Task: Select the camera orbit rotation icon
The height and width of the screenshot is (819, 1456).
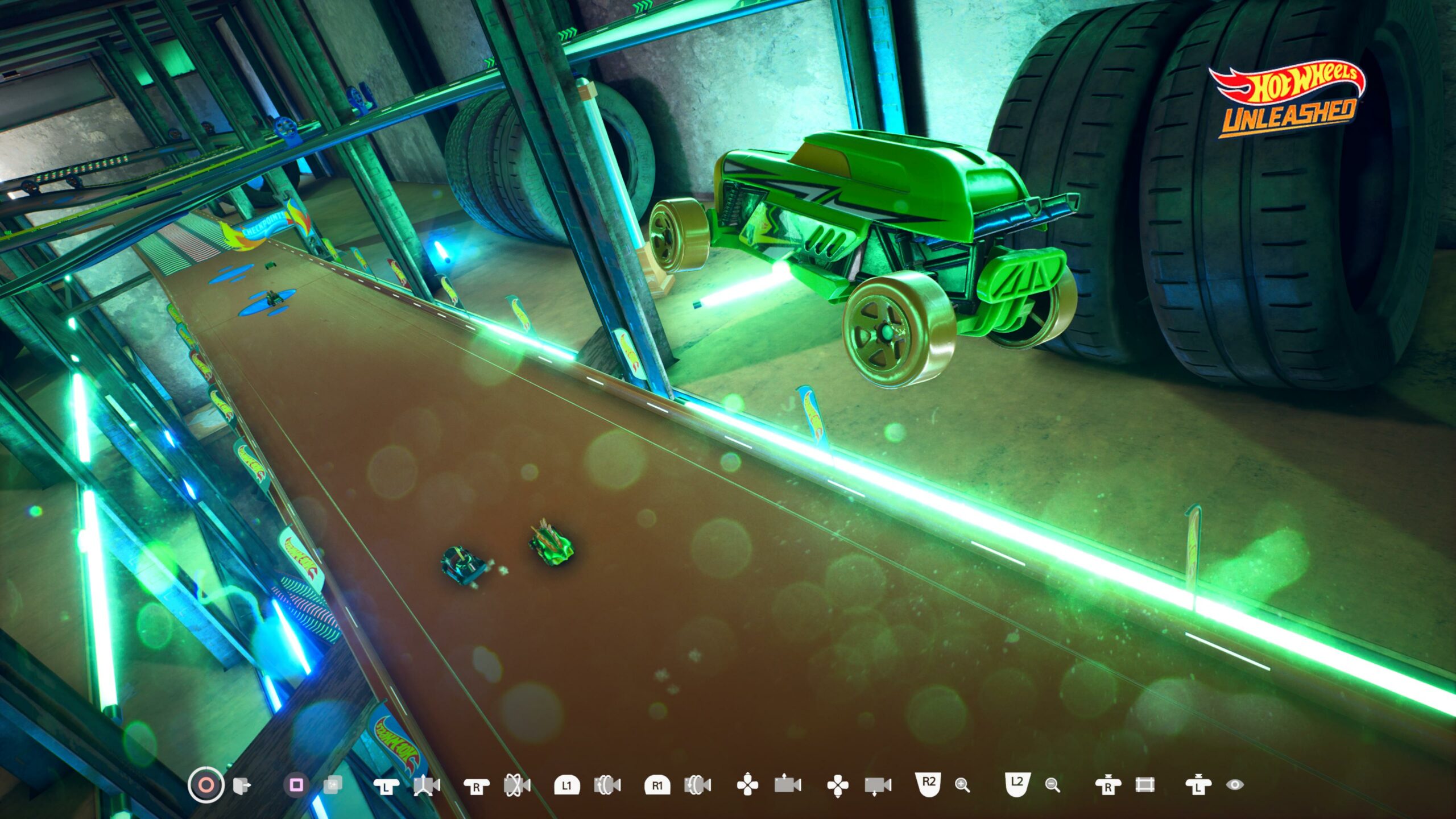Action: [517, 785]
